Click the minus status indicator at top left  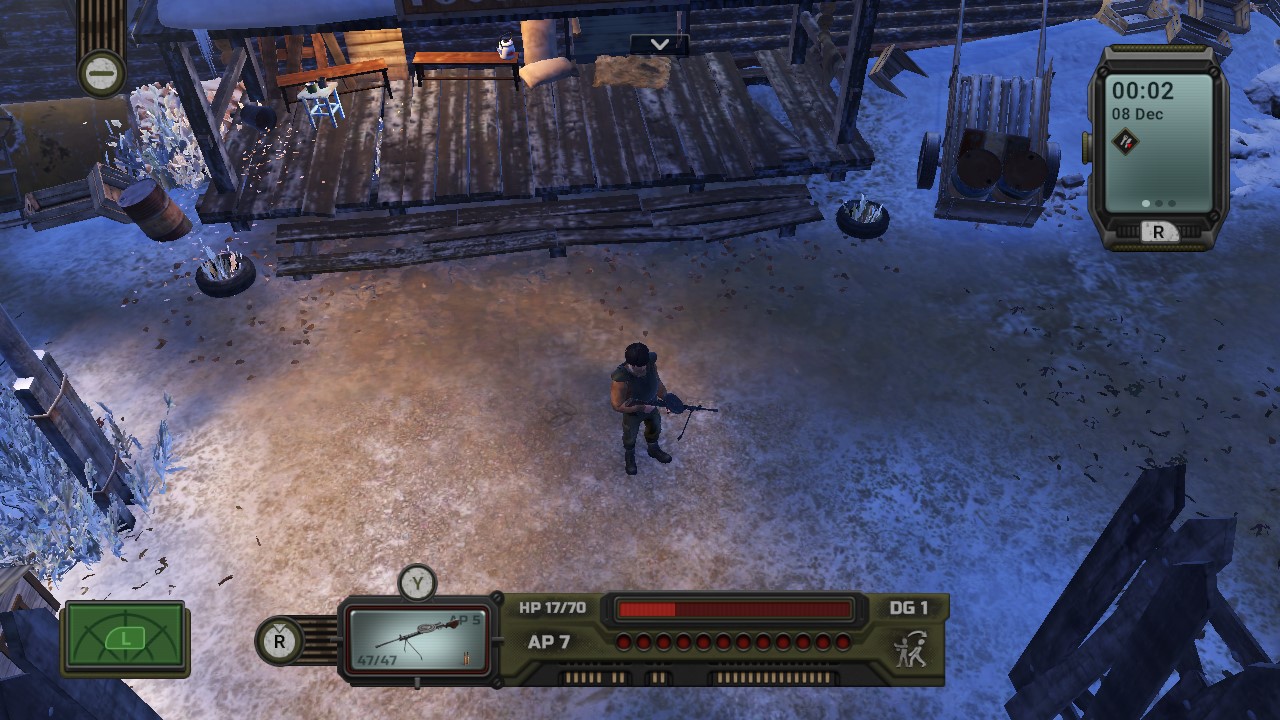[x=103, y=73]
